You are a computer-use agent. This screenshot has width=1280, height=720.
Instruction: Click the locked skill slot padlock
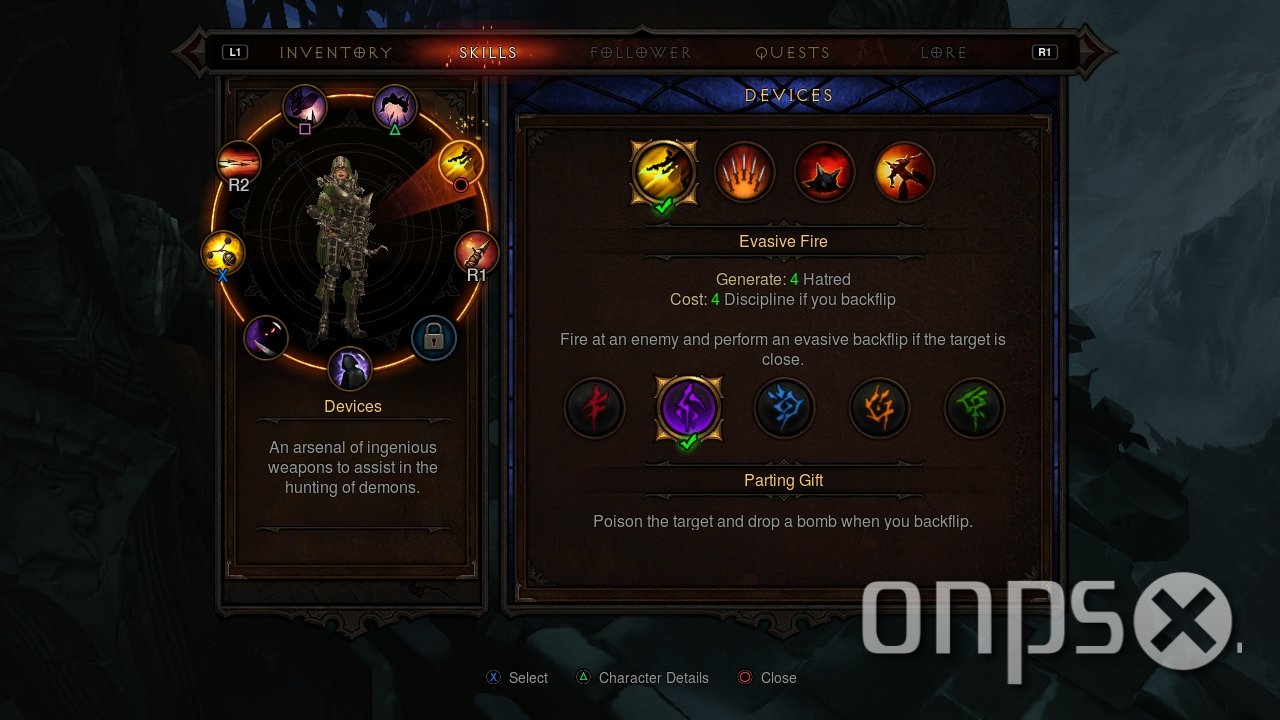434,339
